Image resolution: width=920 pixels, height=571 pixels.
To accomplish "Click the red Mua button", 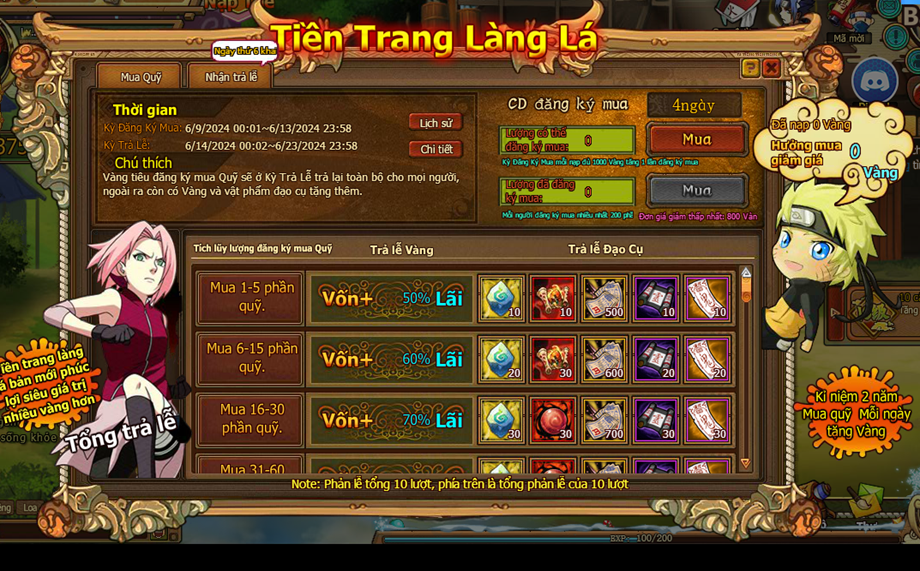I will (696, 139).
